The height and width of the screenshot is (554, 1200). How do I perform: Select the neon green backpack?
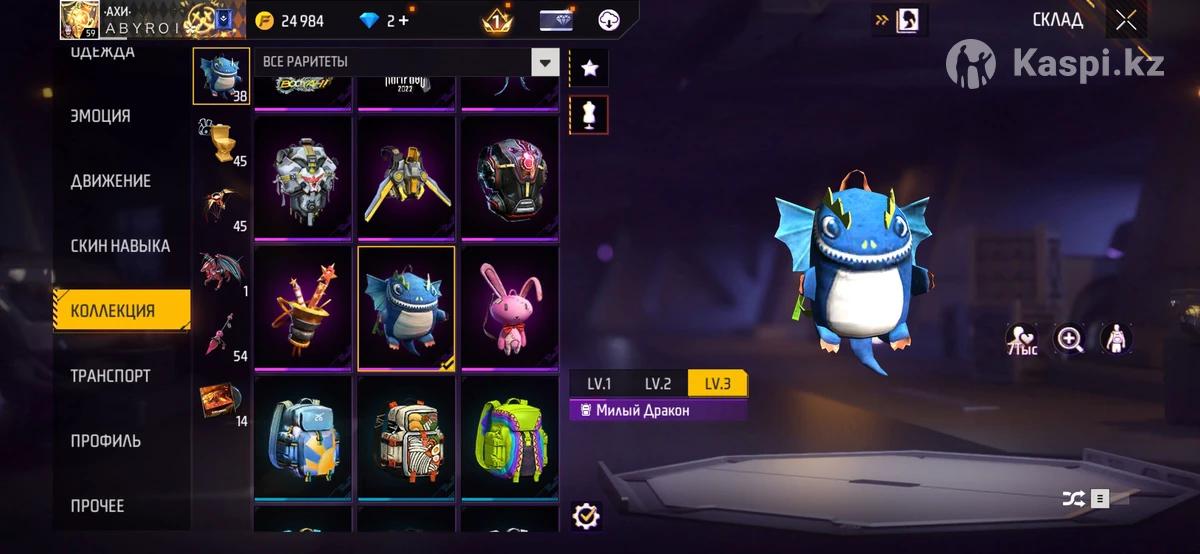tap(509, 437)
